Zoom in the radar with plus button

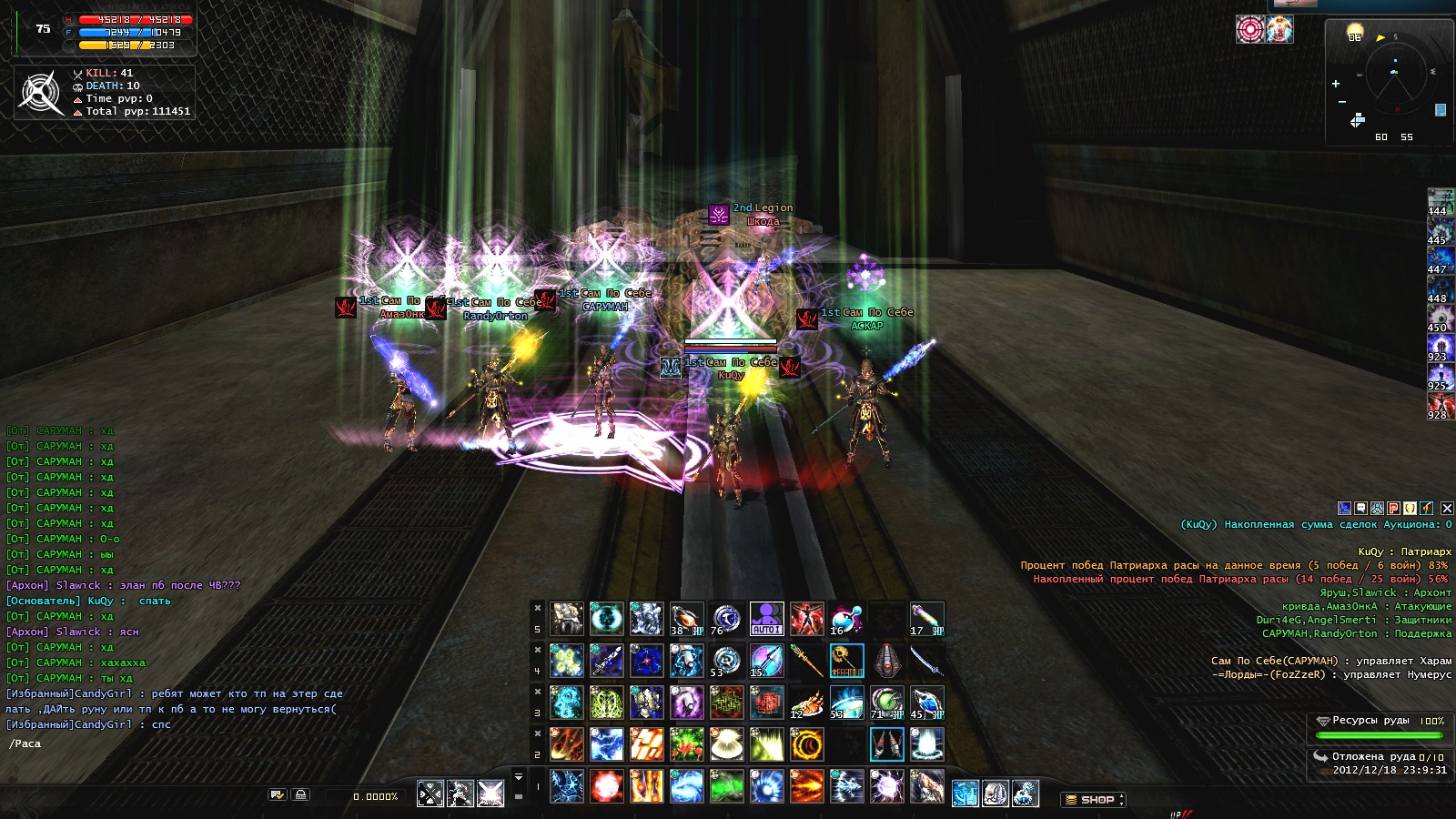point(1336,84)
